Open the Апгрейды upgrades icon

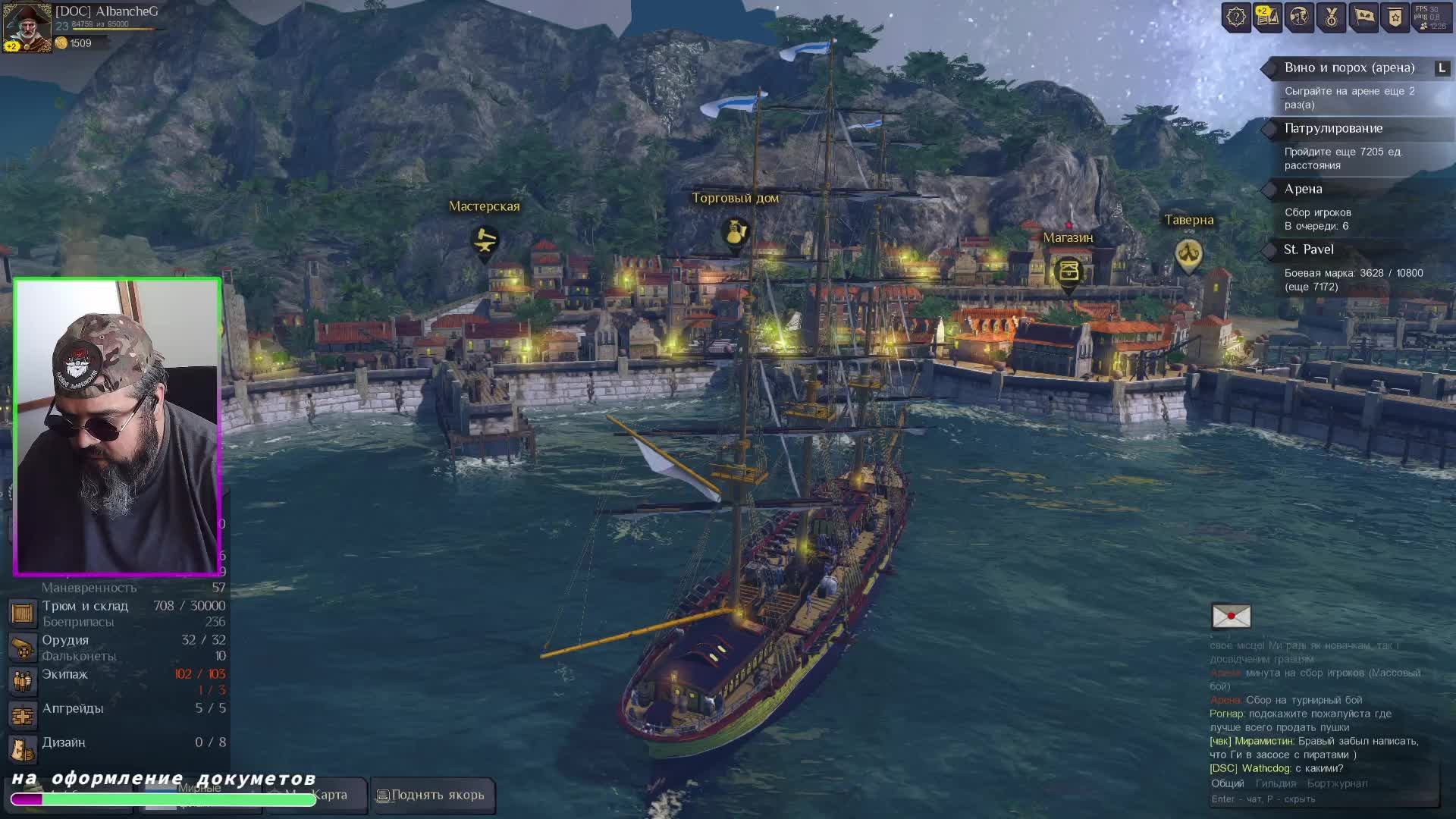(23, 715)
